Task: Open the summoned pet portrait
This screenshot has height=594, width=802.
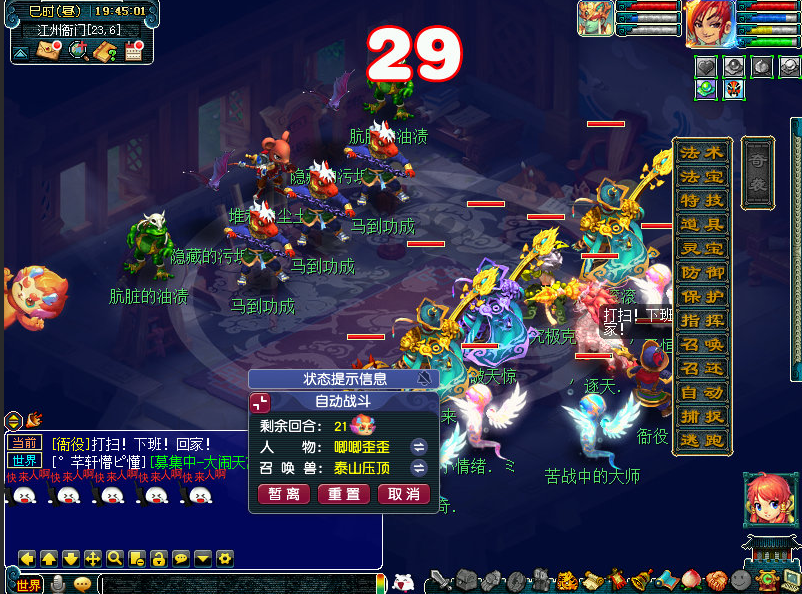Action: (594, 19)
